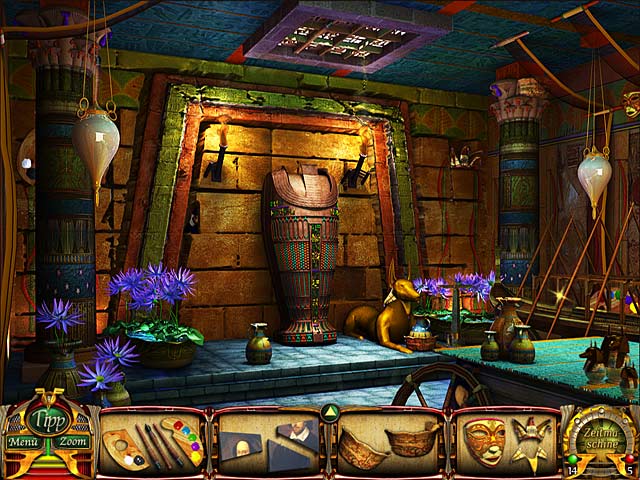The height and width of the screenshot is (480, 640).
Task: Select the paint palette and brushes slot
Action: 154,442
